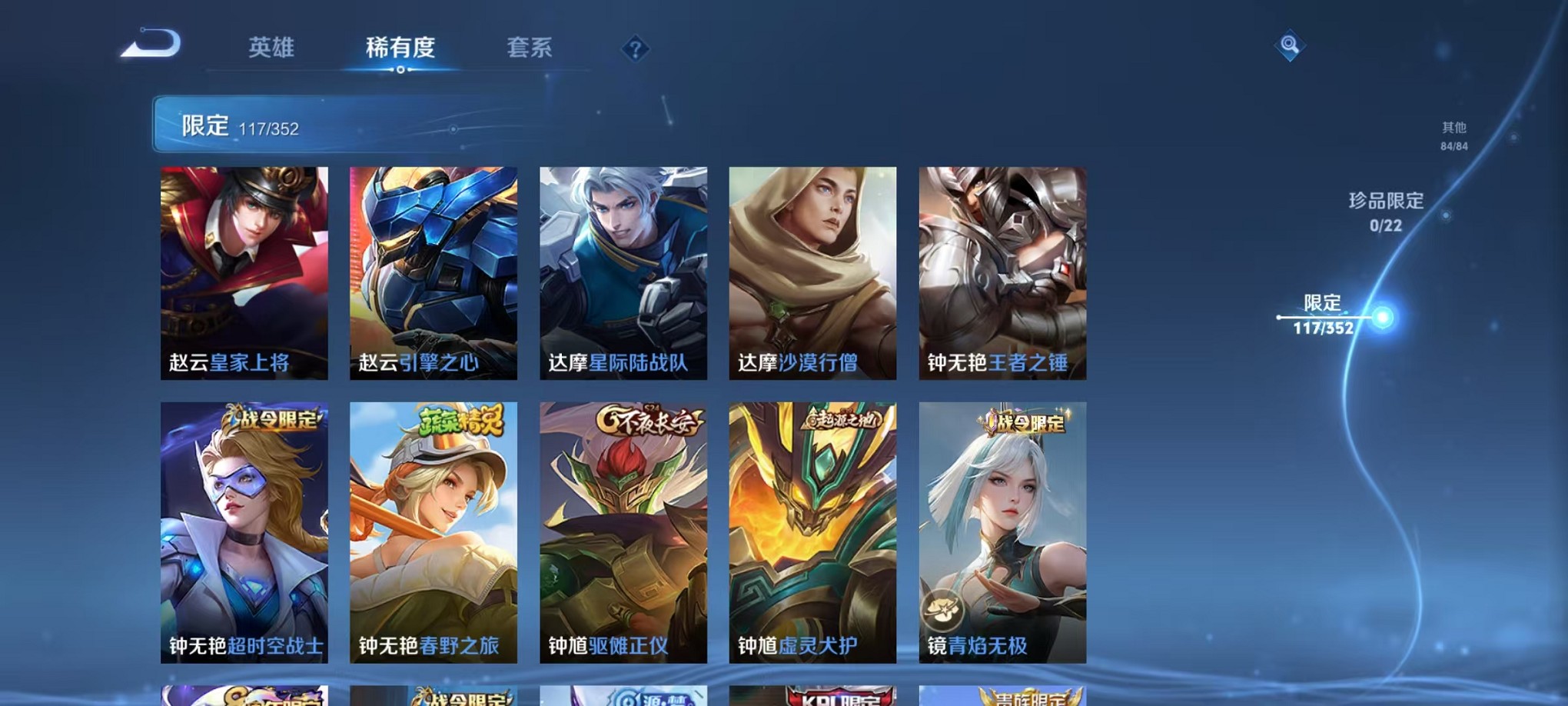Switch to the 英雄 tab
Image resolution: width=1568 pixels, height=706 pixels.
point(272,48)
